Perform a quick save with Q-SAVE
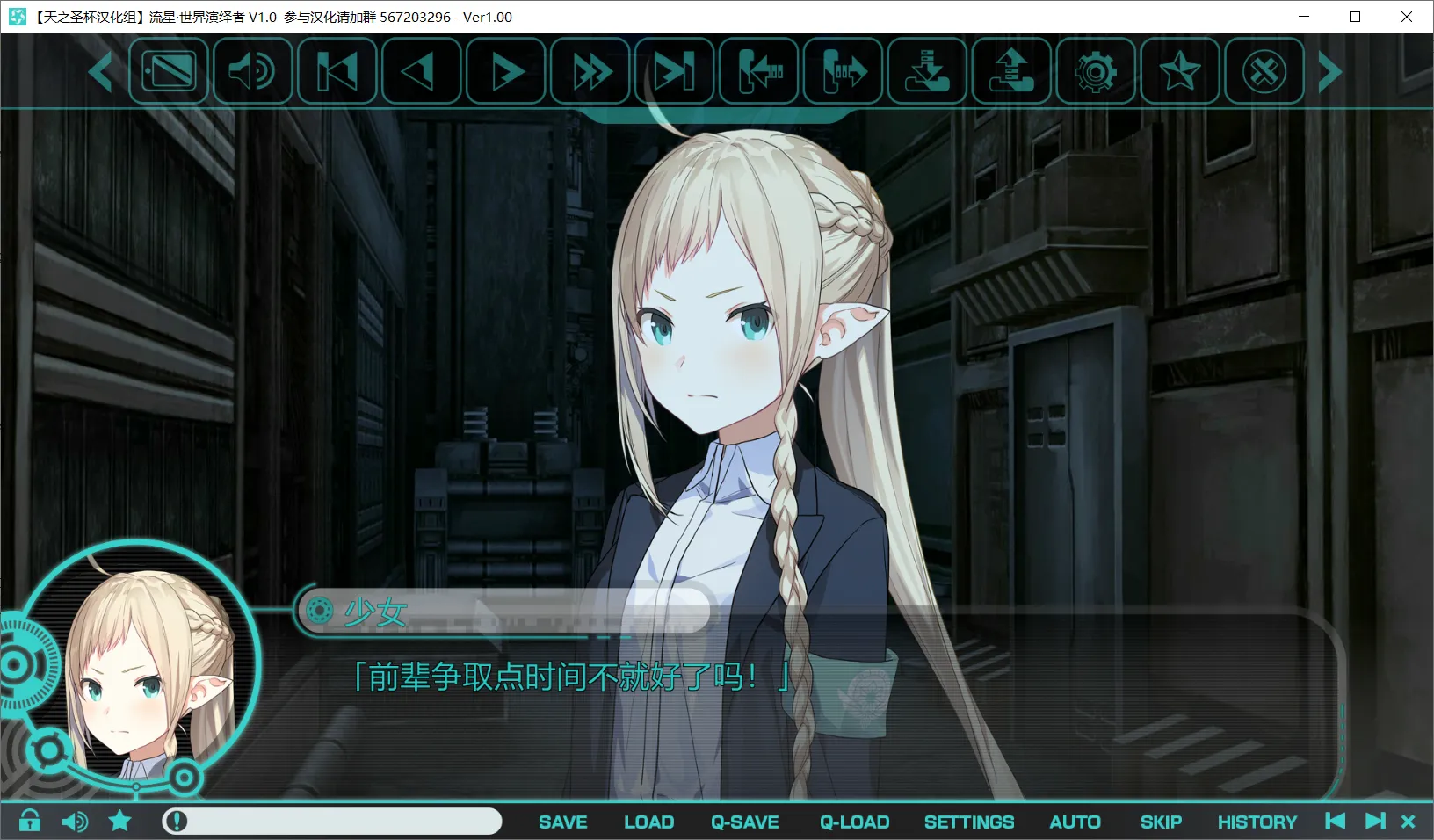 pyautogui.click(x=745, y=822)
